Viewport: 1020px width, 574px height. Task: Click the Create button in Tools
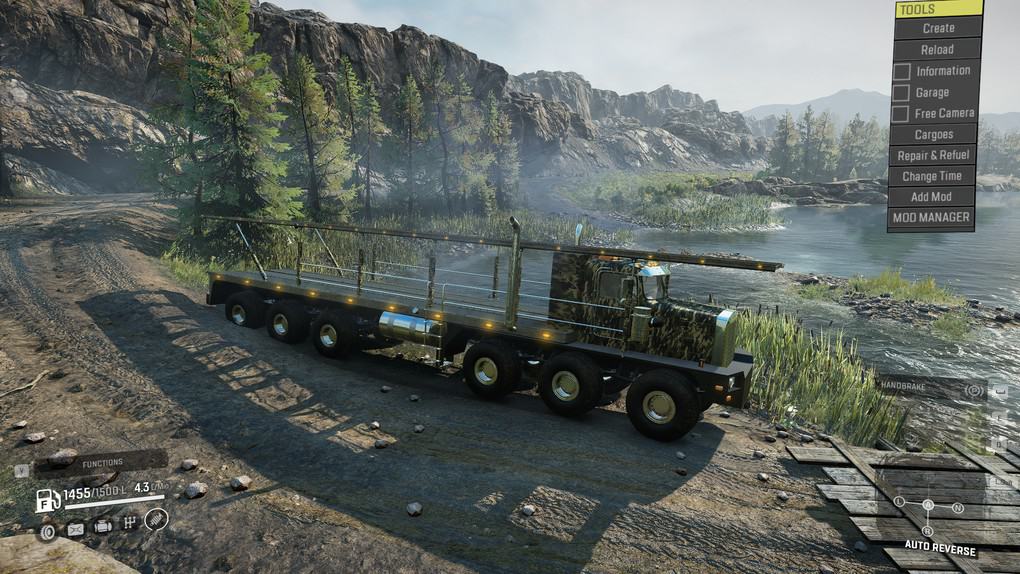[938, 28]
